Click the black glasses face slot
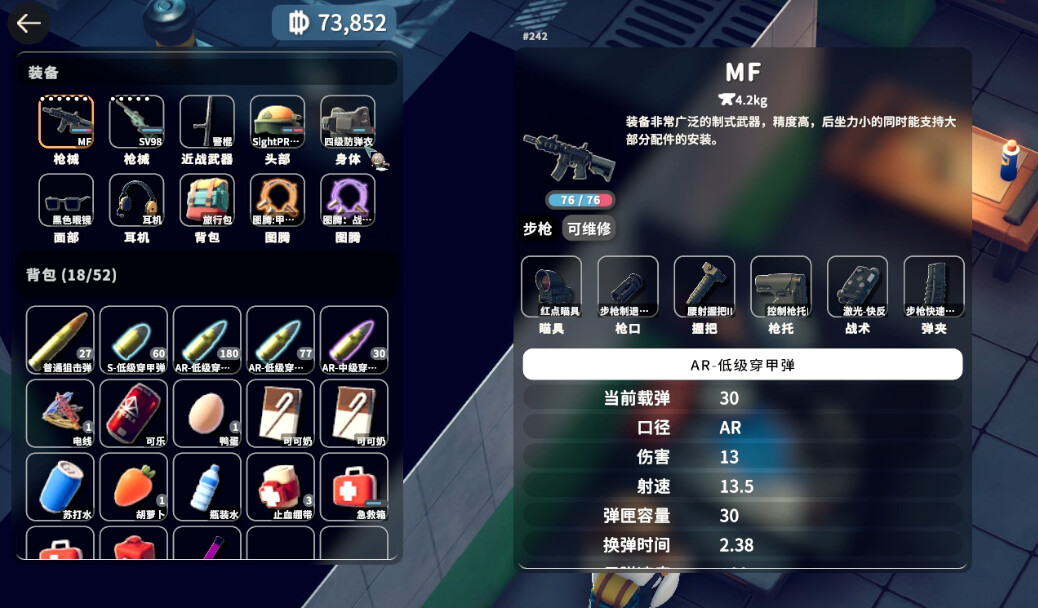 click(x=66, y=201)
